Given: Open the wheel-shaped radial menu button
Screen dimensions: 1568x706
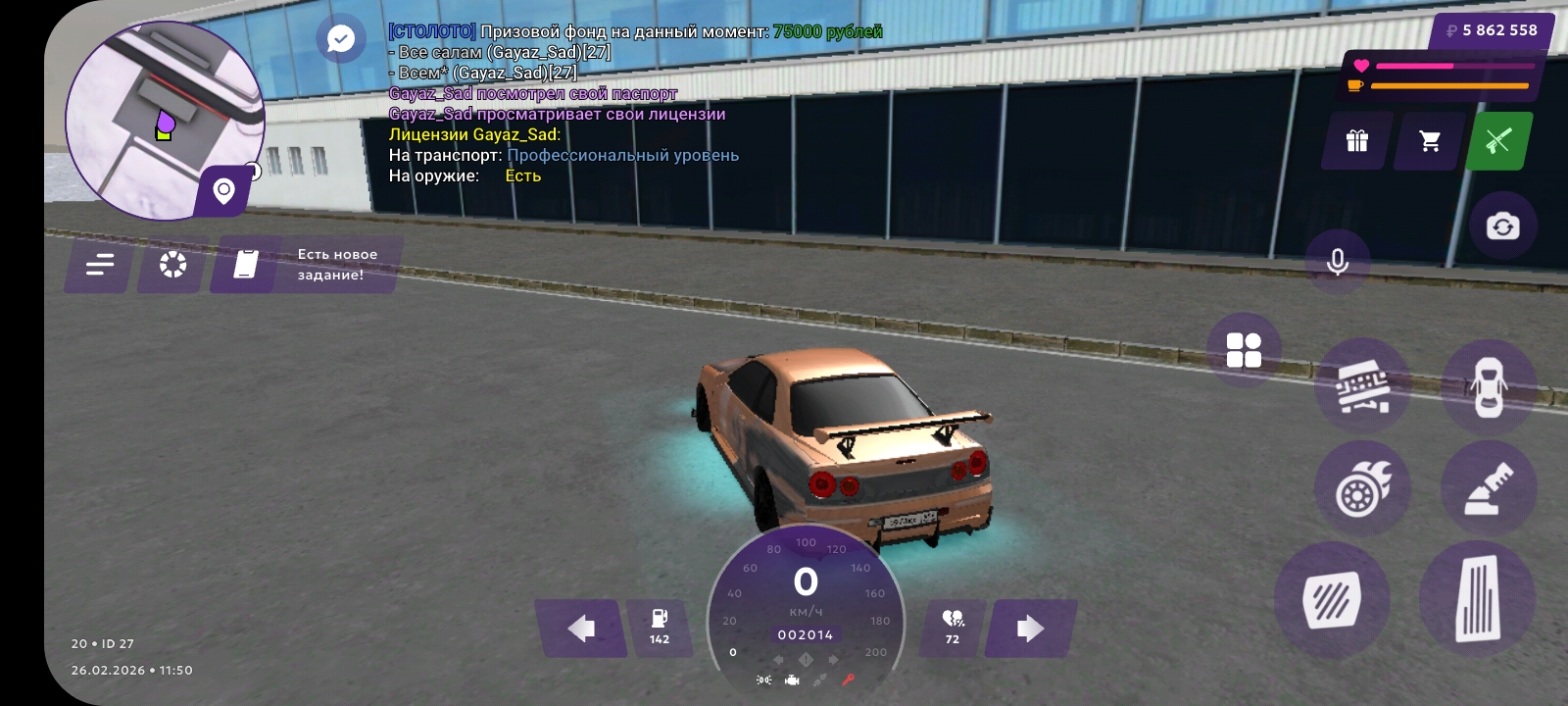Looking at the screenshot, I should pyautogui.click(x=172, y=265).
